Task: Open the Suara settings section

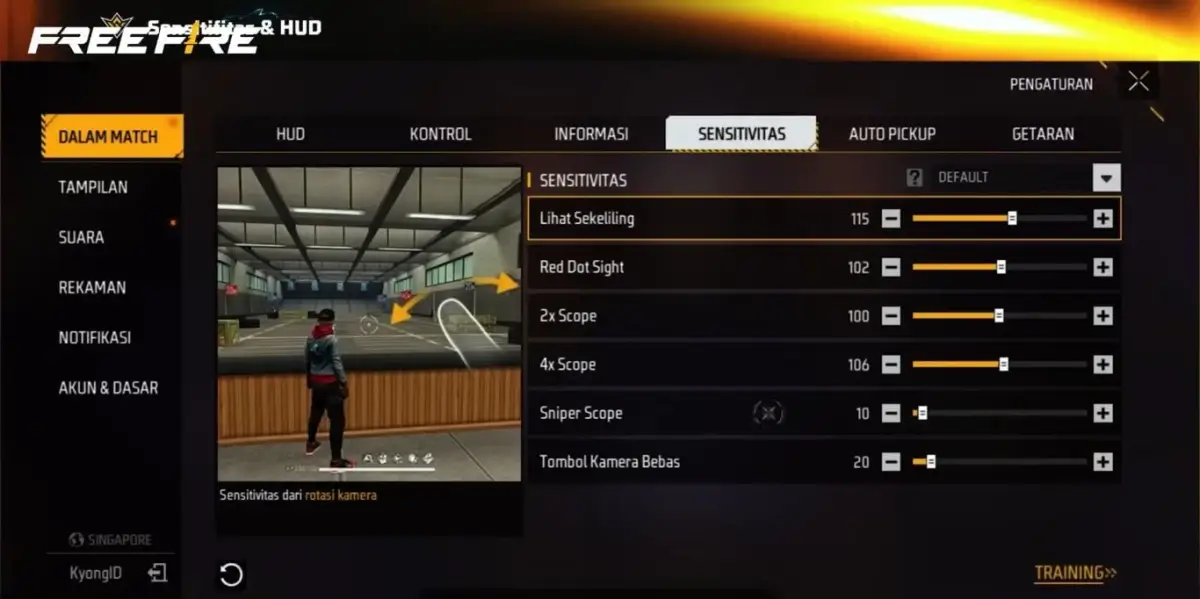Action: point(81,237)
